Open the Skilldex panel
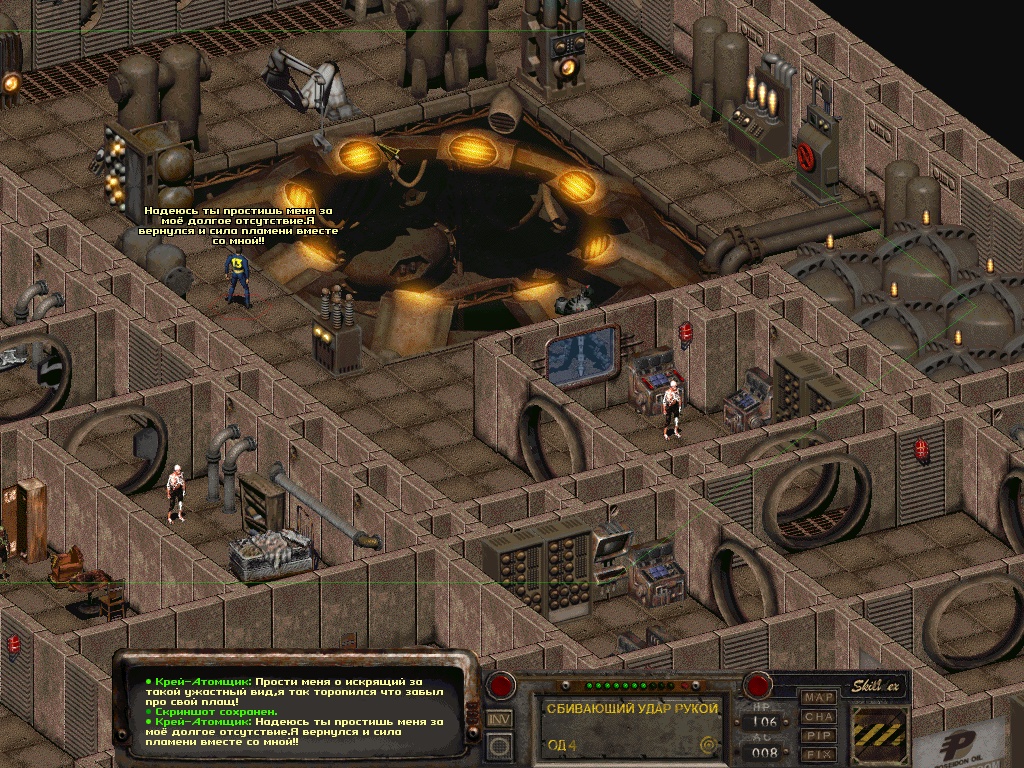1024x768 pixels. [878, 687]
